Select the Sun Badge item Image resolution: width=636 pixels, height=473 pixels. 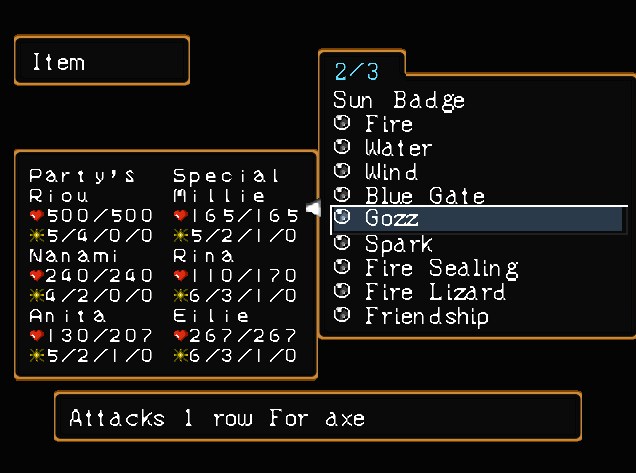(x=398, y=100)
